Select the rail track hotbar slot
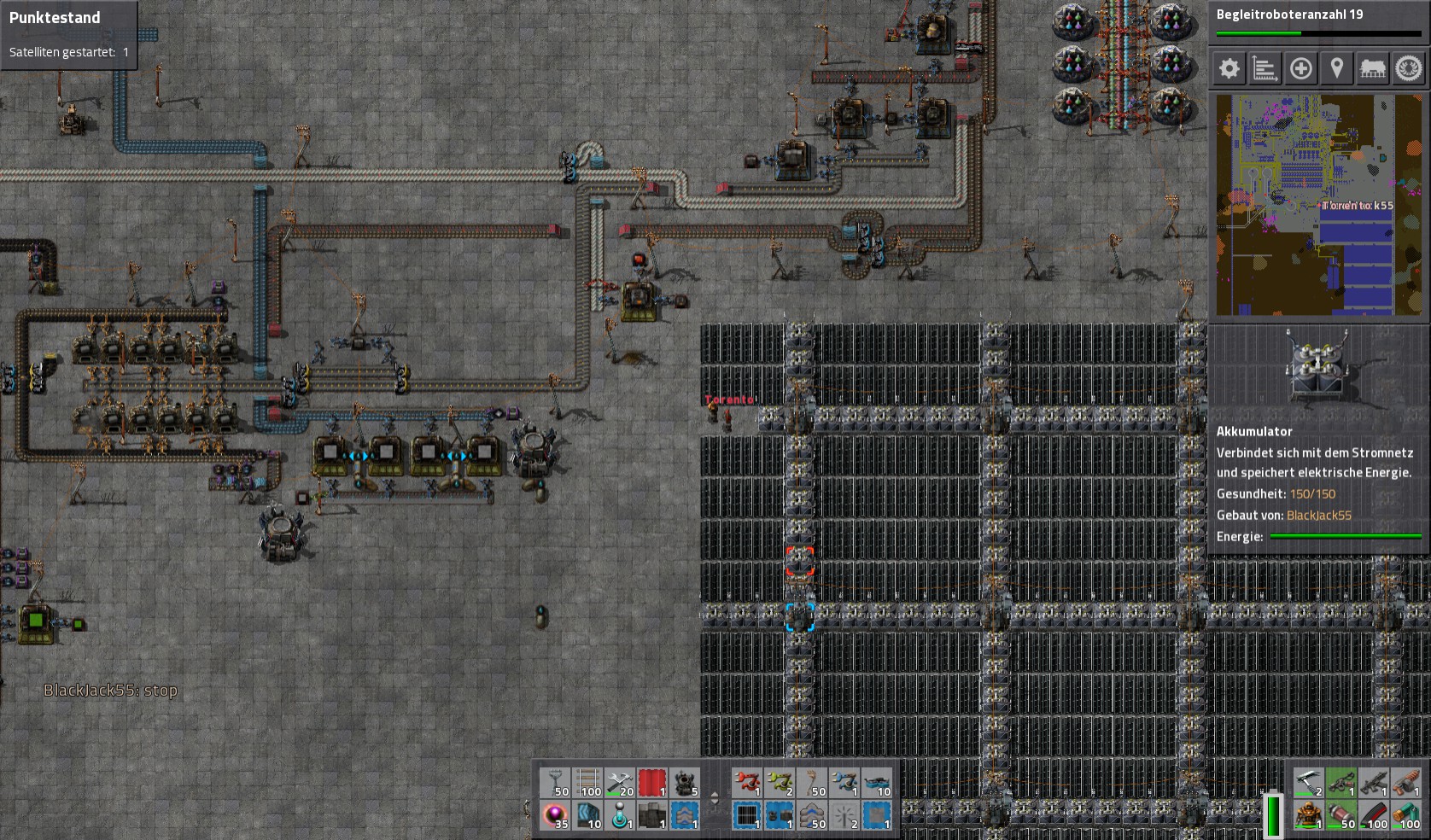1431x840 pixels. (588, 783)
